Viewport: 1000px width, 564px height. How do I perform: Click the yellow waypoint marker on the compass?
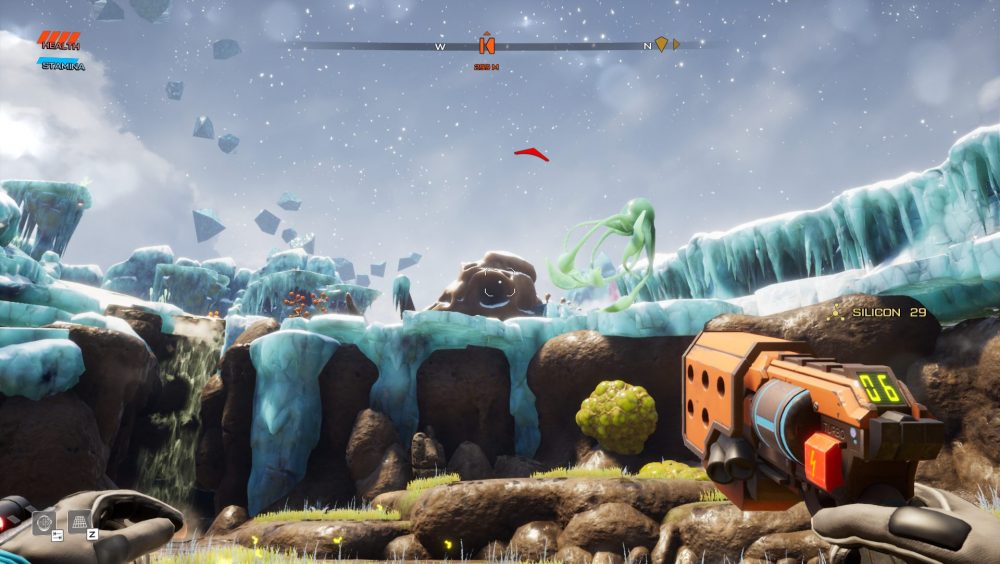pyautogui.click(x=661, y=44)
